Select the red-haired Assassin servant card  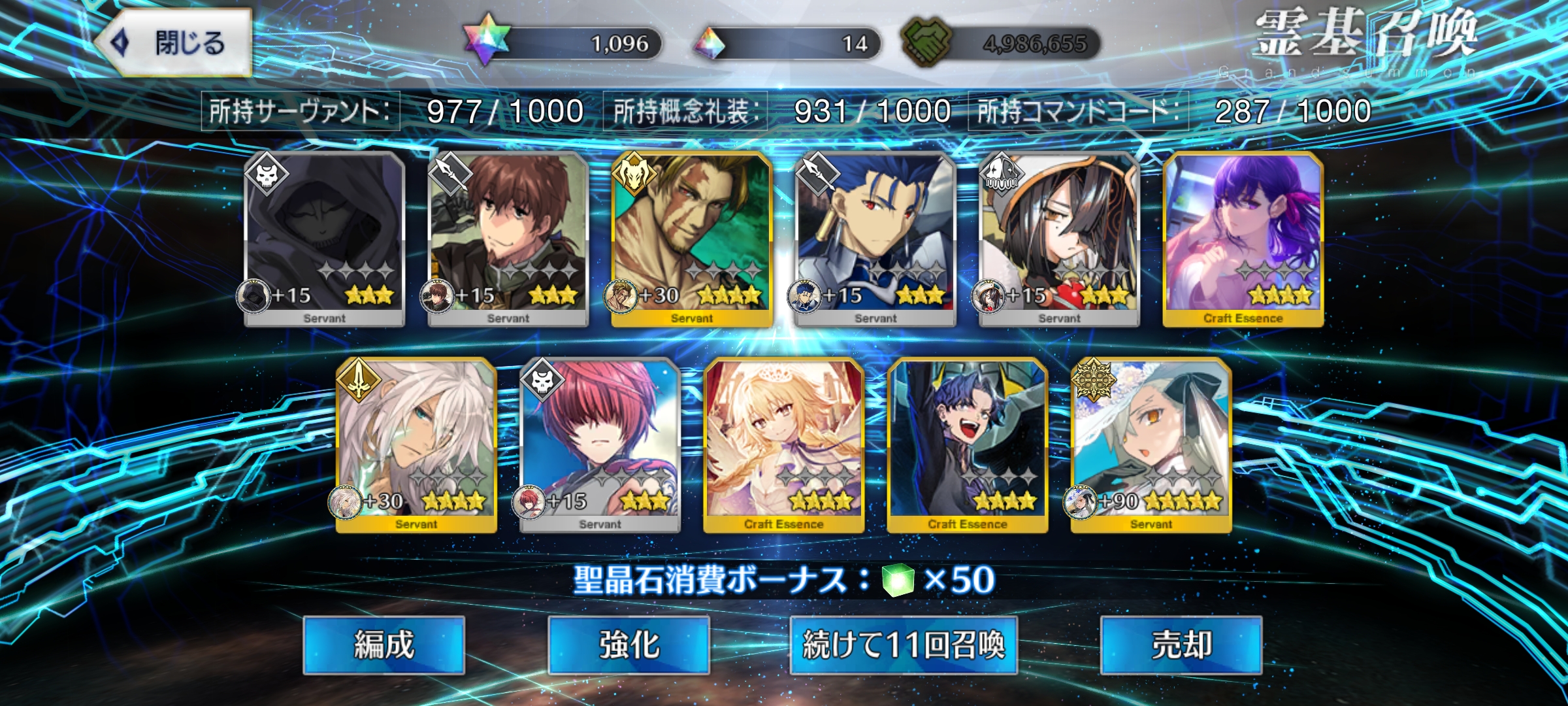[x=600, y=445]
